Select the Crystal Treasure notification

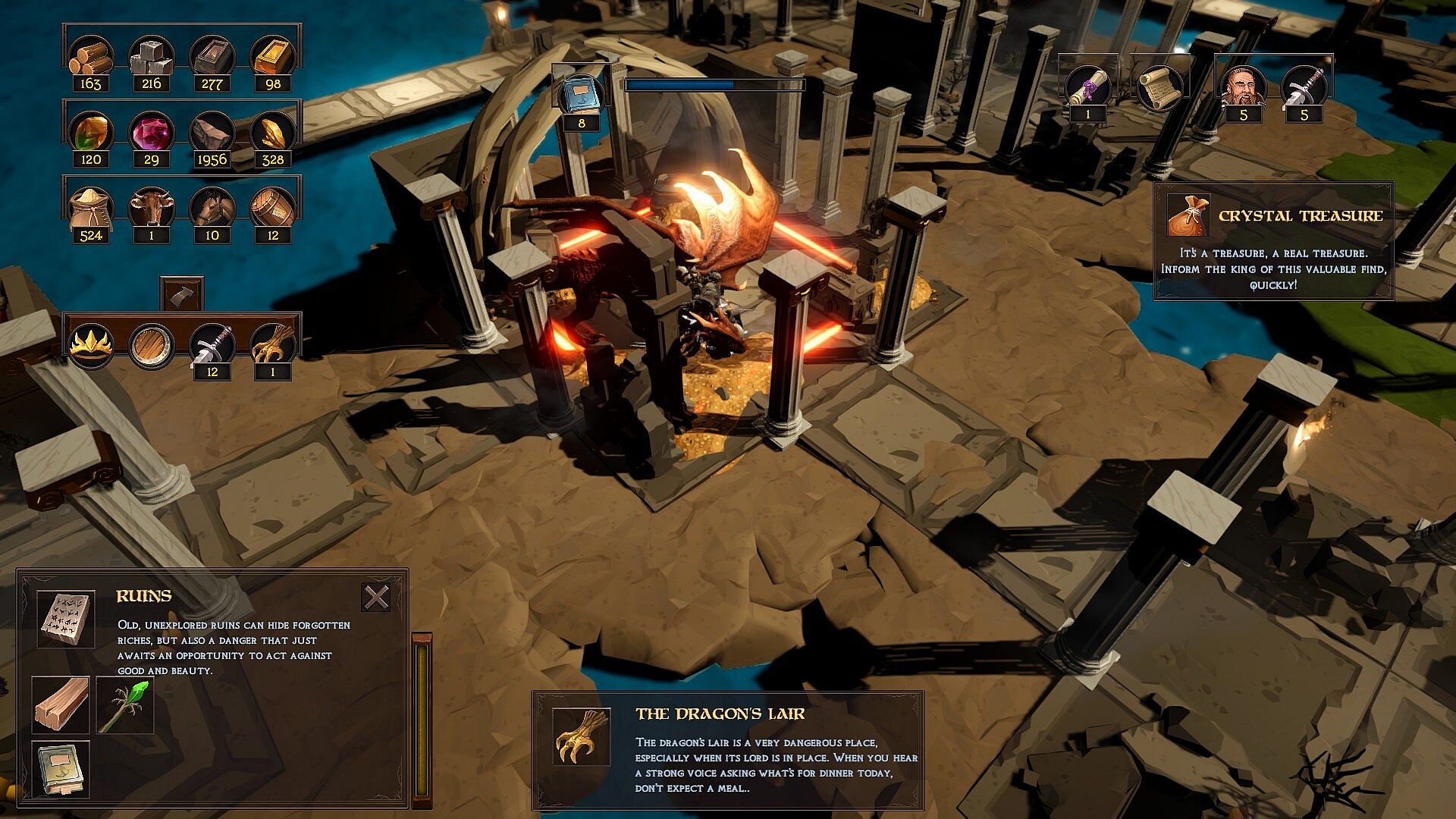click(1273, 241)
